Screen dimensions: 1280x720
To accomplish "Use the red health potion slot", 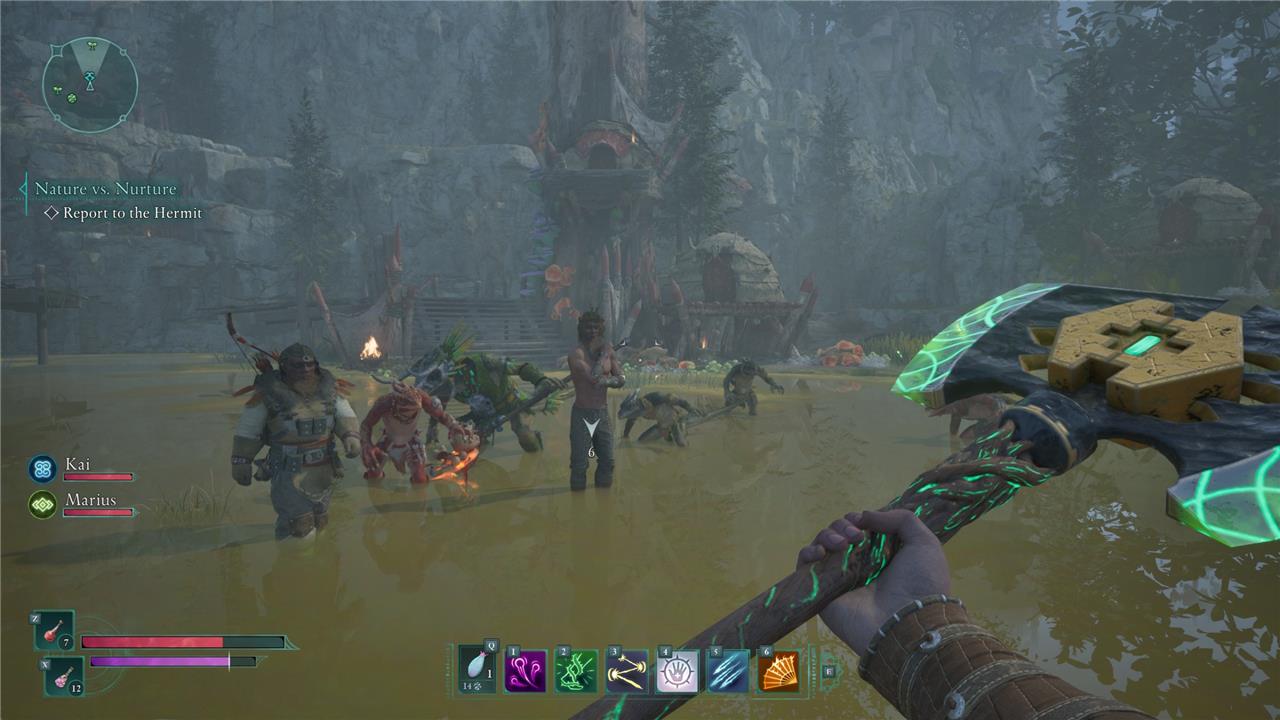I will click(x=55, y=631).
